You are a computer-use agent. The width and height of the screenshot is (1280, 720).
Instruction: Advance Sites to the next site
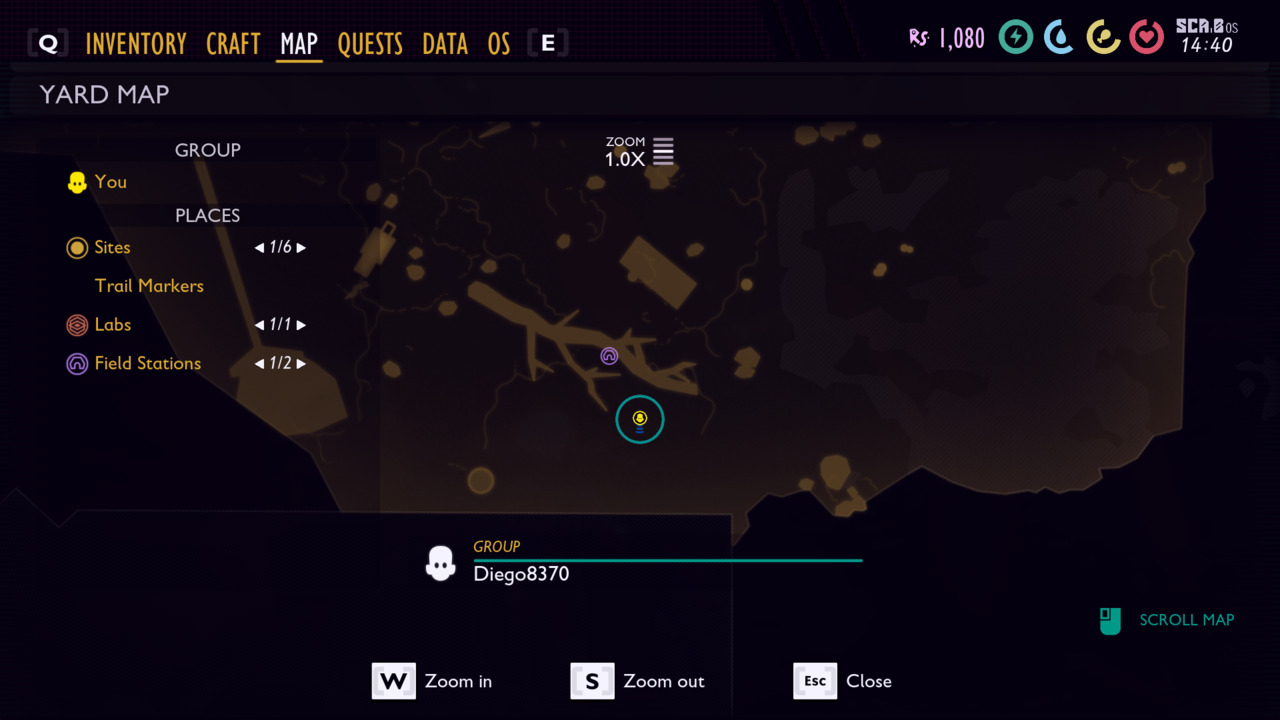coord(301,247)
